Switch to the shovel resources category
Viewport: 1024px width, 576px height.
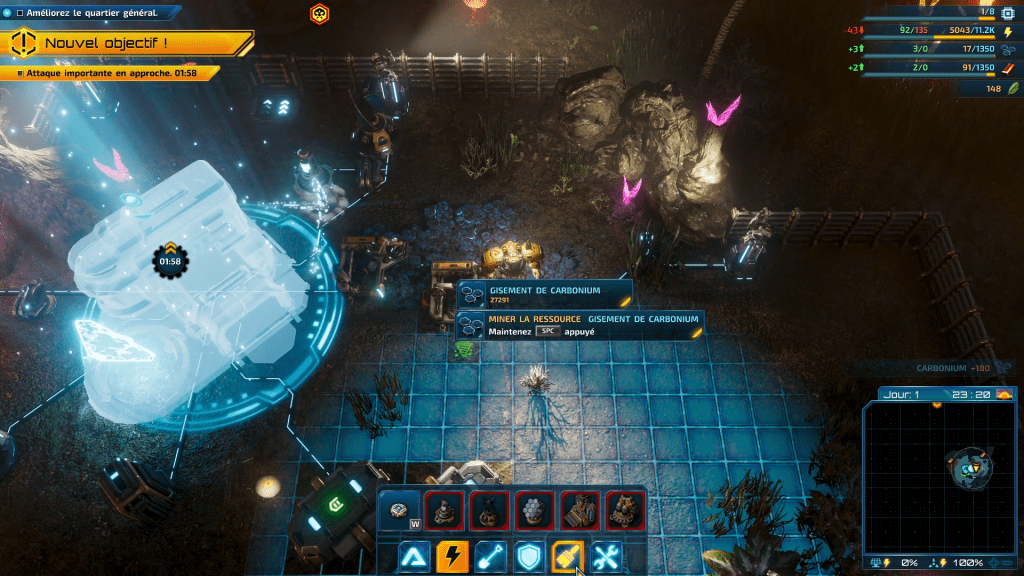point(491,556)
